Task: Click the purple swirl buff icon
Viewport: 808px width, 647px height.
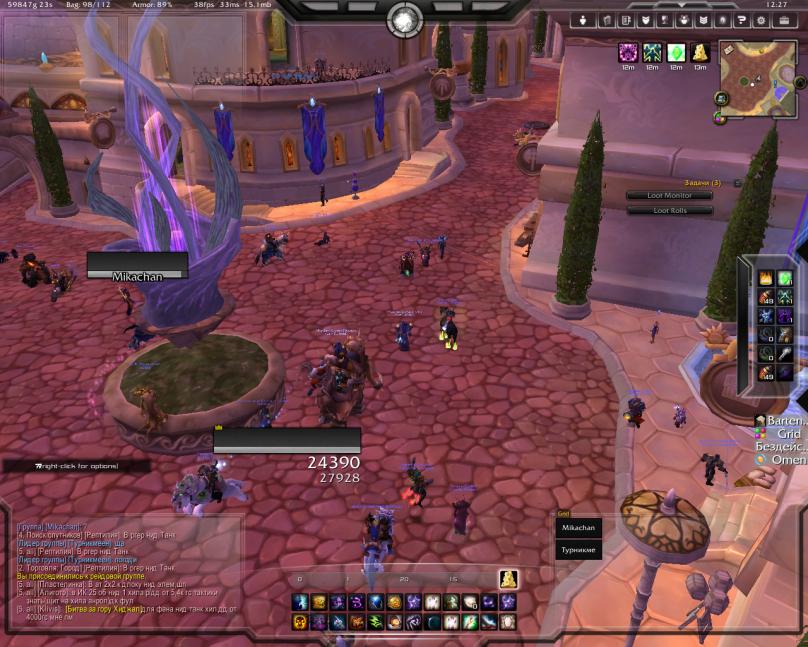Action: point(629,52)
